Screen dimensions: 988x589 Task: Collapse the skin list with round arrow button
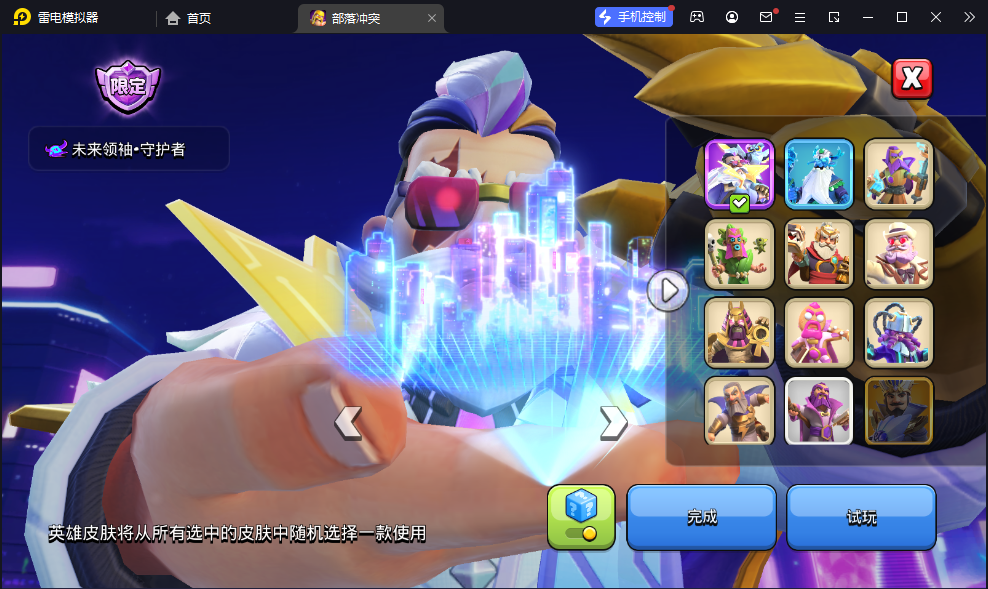(667, 291)
